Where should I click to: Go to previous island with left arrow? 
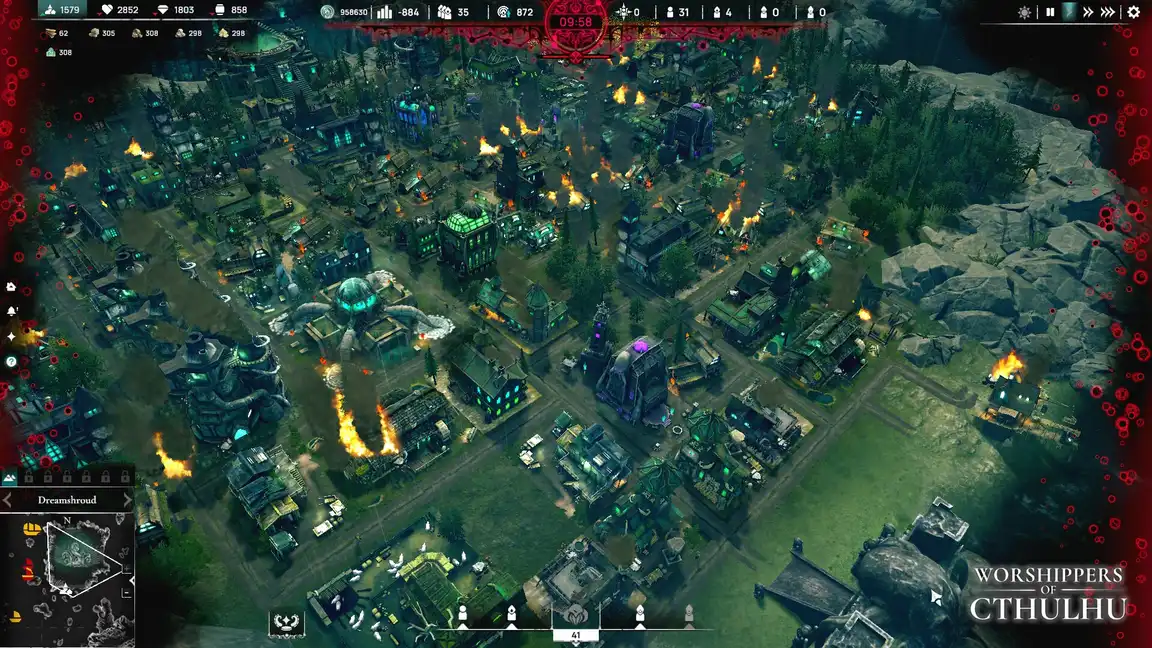click(x=8, y=499)
